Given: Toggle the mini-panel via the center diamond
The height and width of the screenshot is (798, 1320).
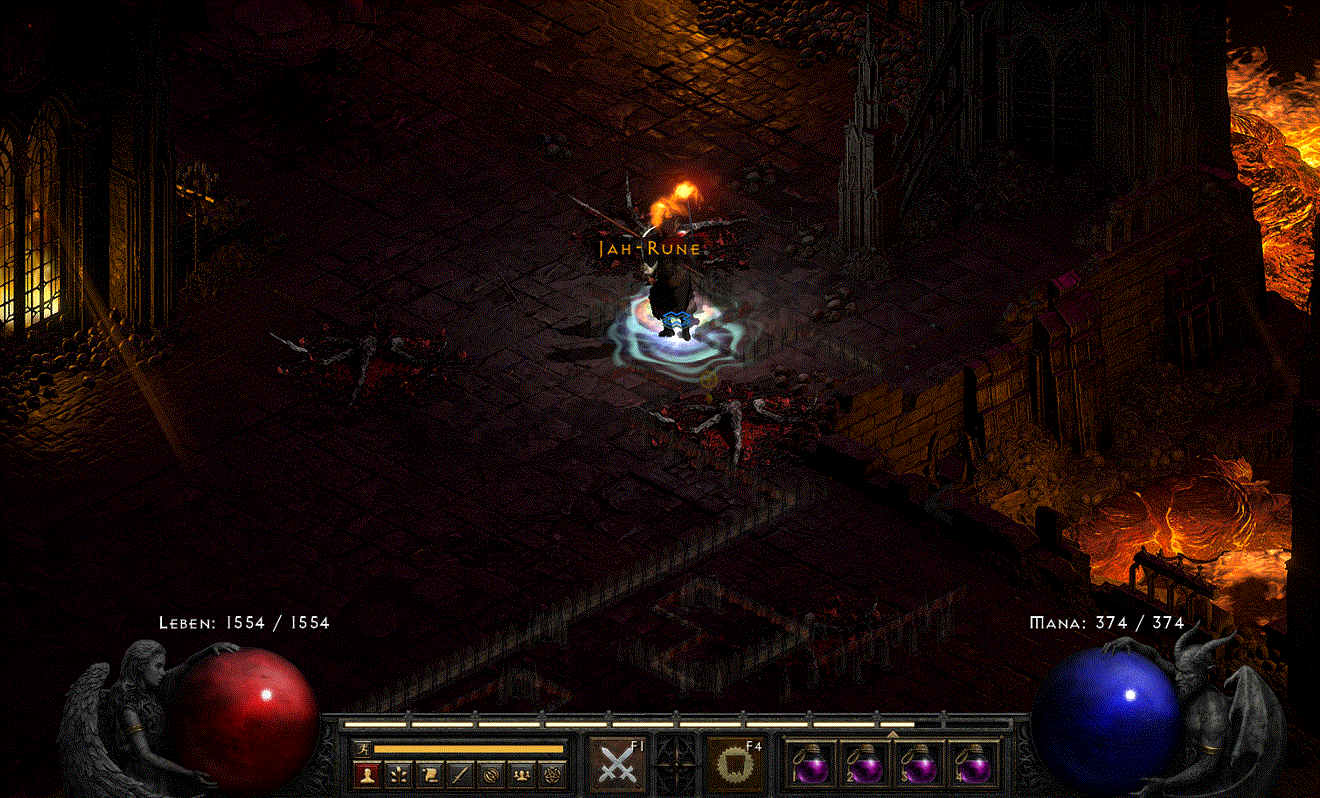Looking at the screenshot, I should pyautogui.click(x=675, y=764).
